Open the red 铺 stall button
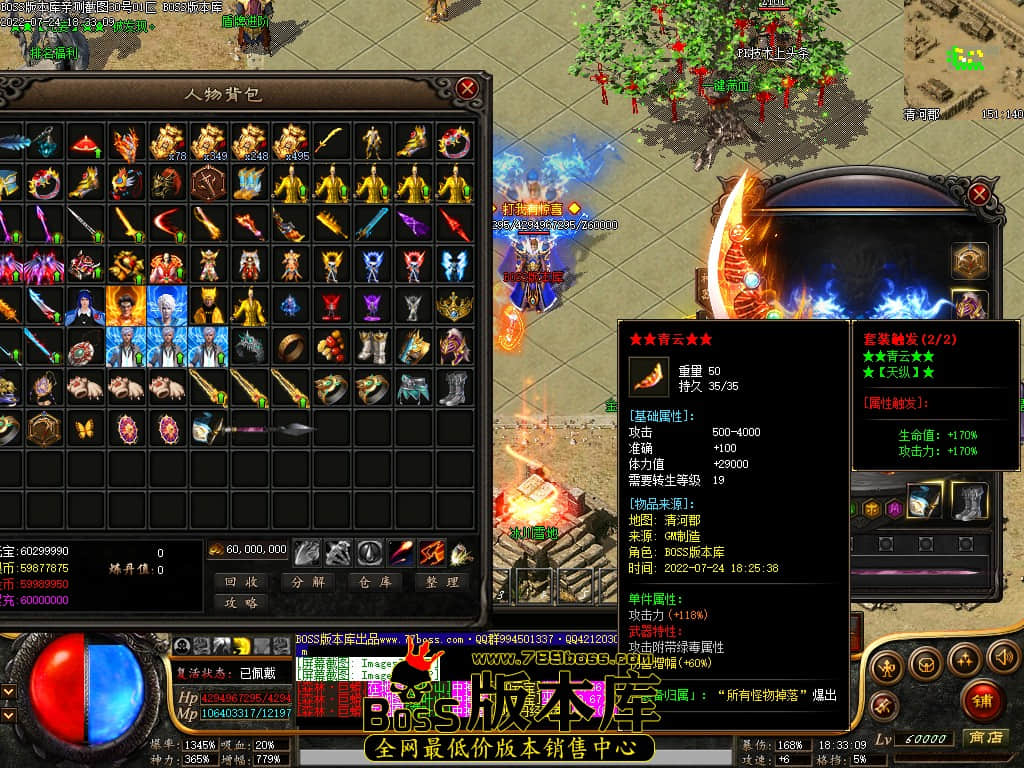Image resolution: width=1024 pixels, height=768 pixels. coord(983,700)
